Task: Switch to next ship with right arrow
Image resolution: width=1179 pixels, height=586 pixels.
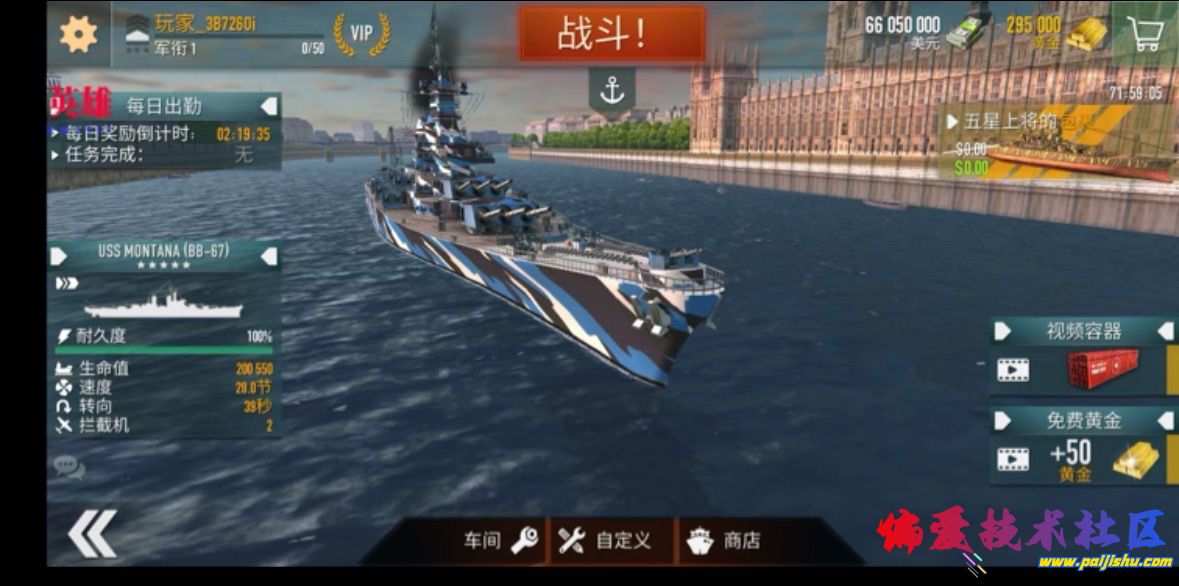Action: tap(269, 256)
